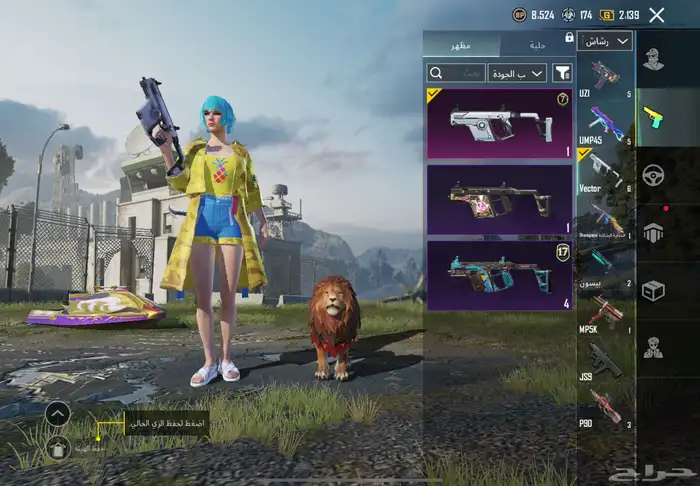Switch to the حلية tab

(536, 46)
